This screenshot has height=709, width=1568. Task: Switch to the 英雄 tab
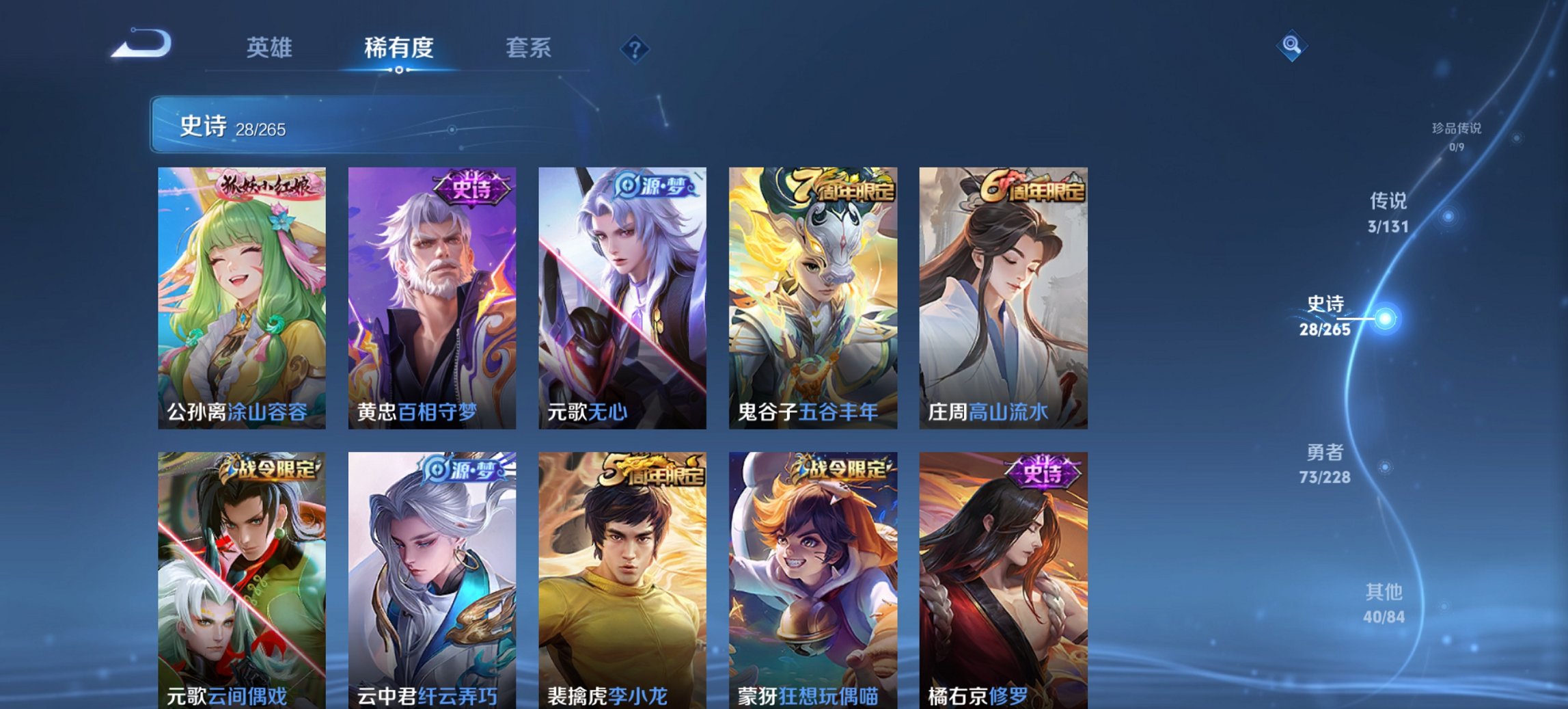270,48
